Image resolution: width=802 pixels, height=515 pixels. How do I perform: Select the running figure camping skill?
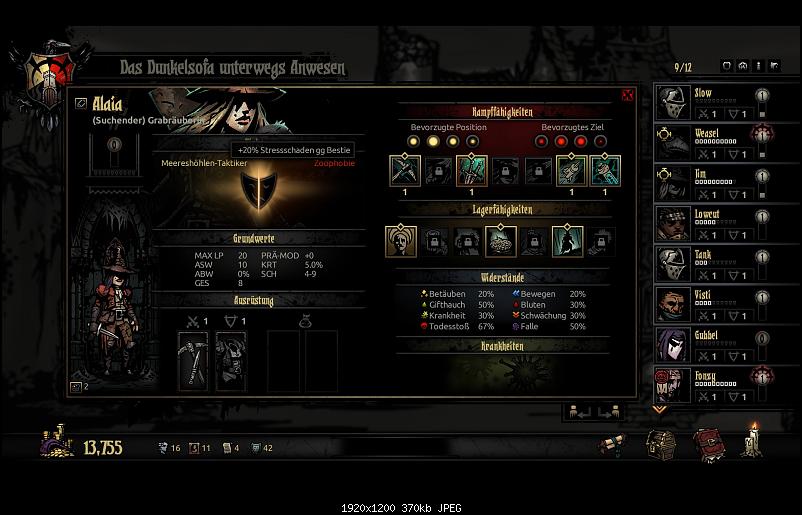click(566, 240)
